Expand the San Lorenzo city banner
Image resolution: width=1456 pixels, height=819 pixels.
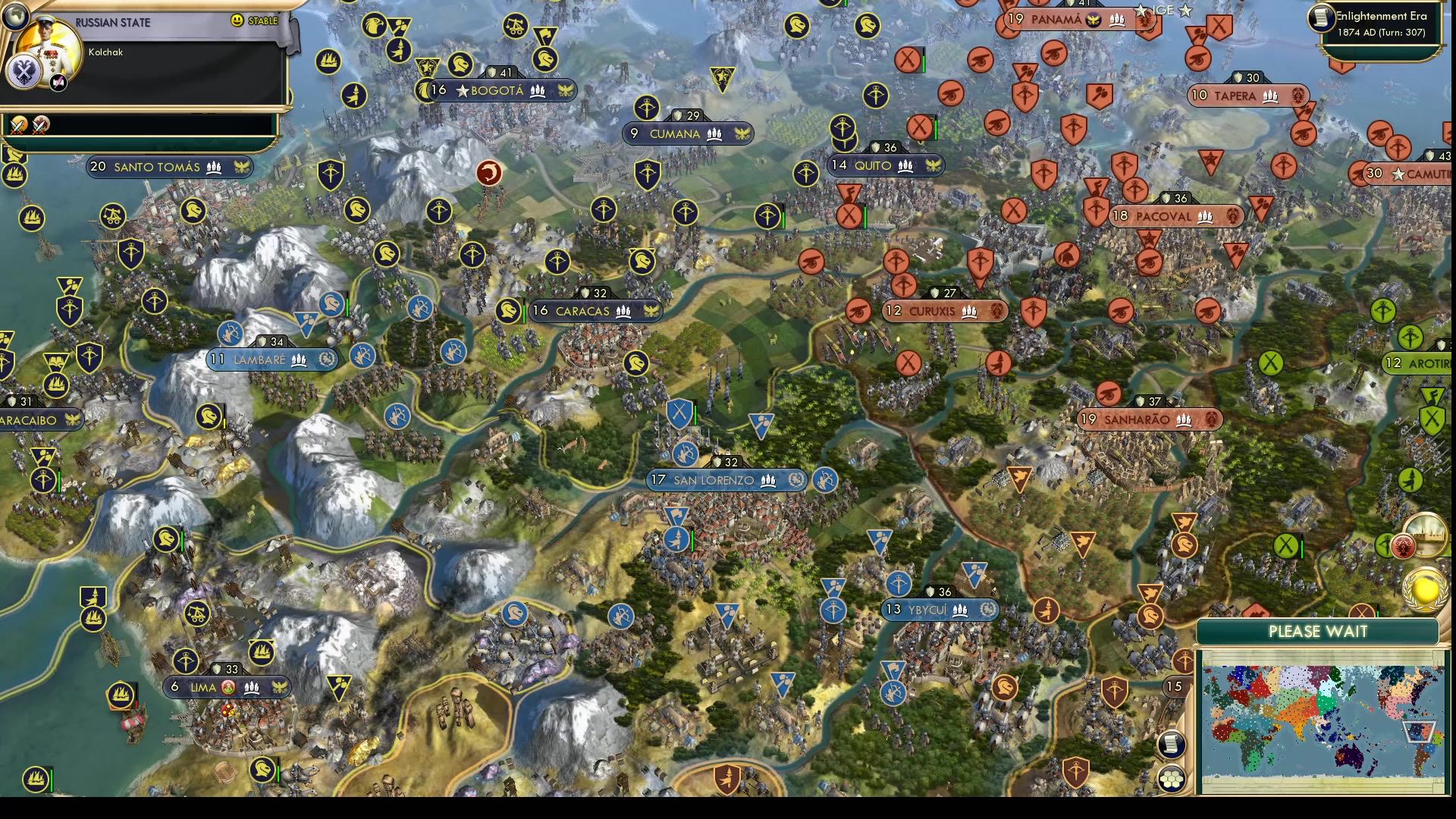point(724,481)
